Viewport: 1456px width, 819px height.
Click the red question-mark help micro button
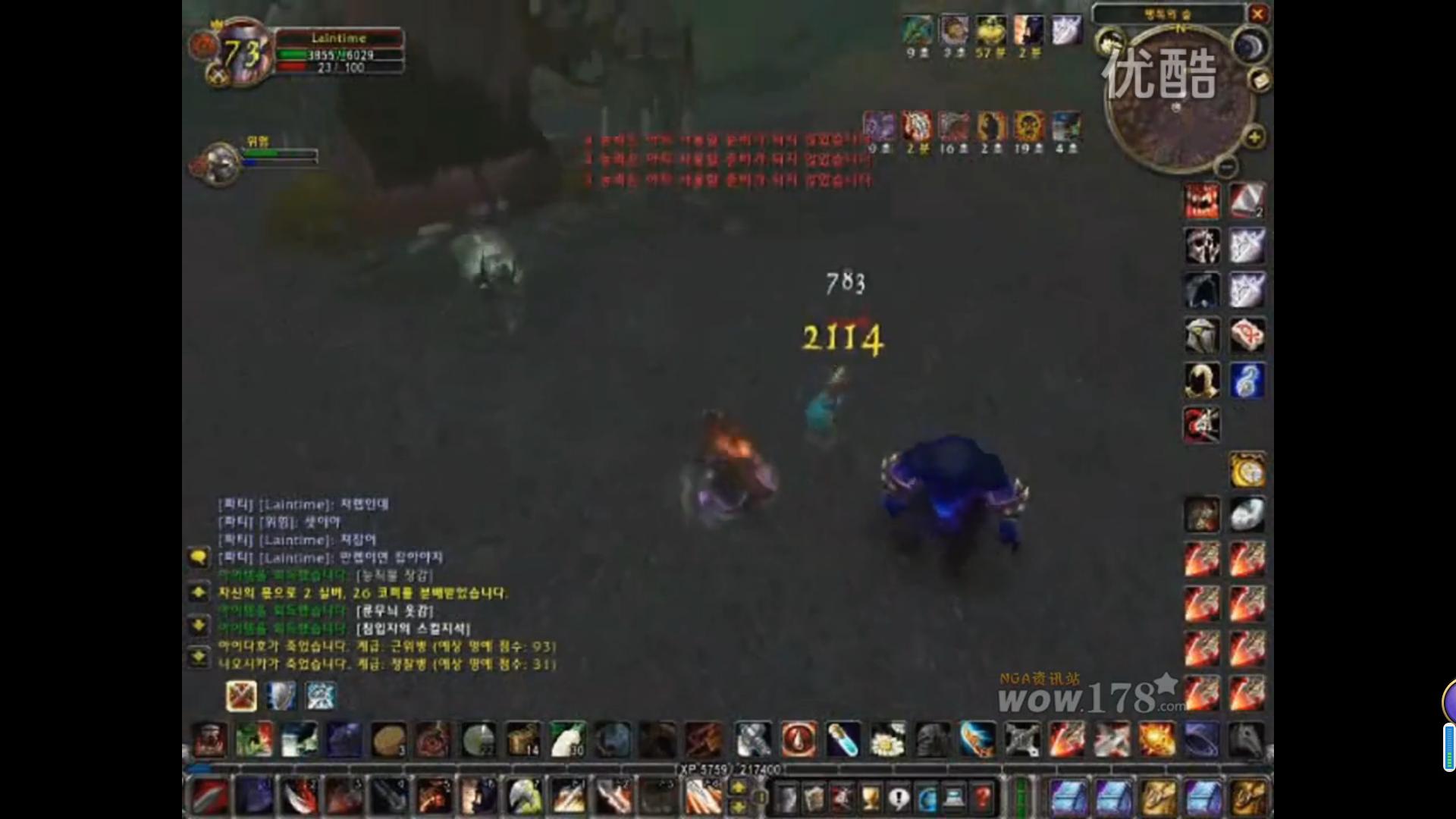(981, 798)
